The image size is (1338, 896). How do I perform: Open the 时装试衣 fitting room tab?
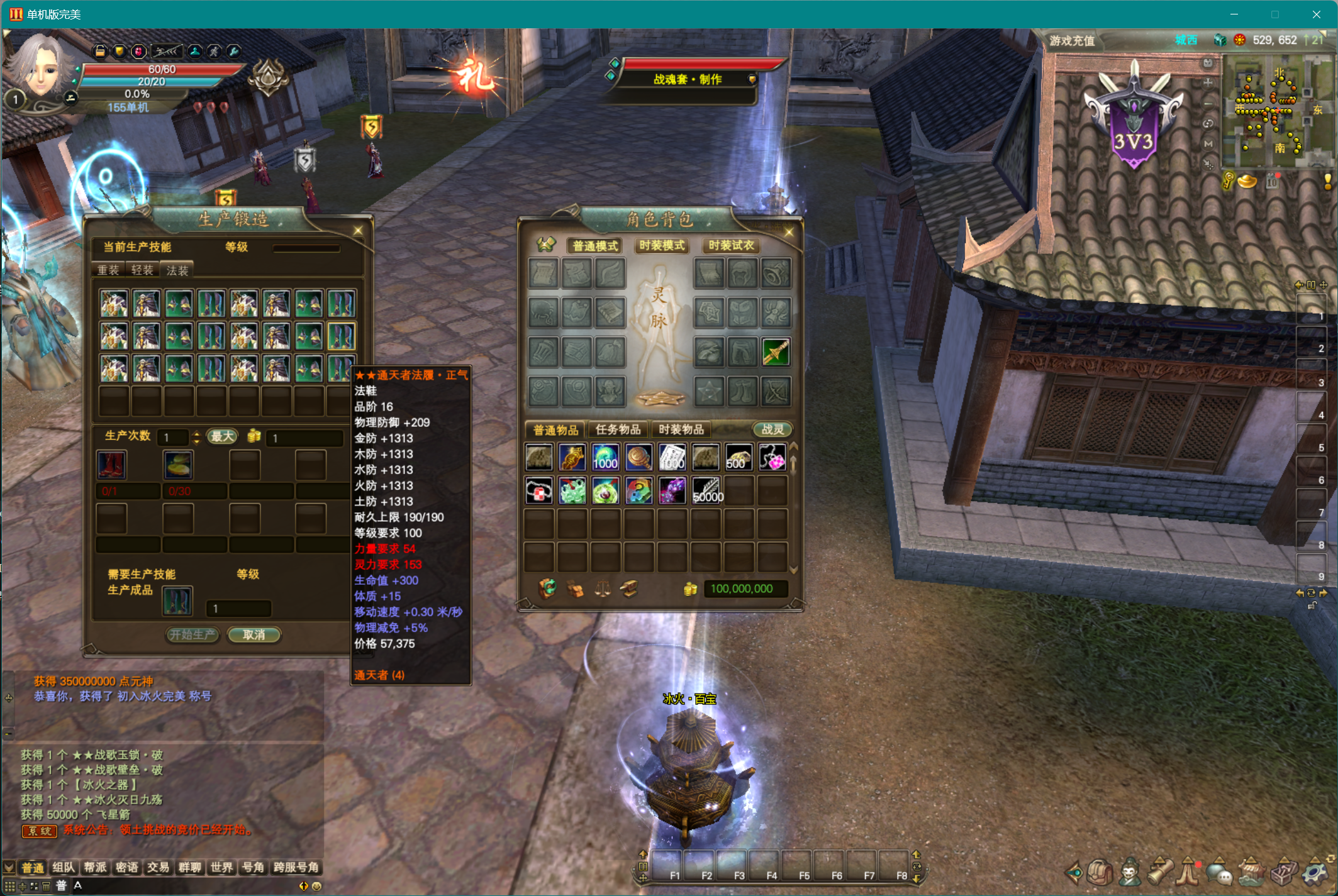pyautogui.click(x=731, y=245)
